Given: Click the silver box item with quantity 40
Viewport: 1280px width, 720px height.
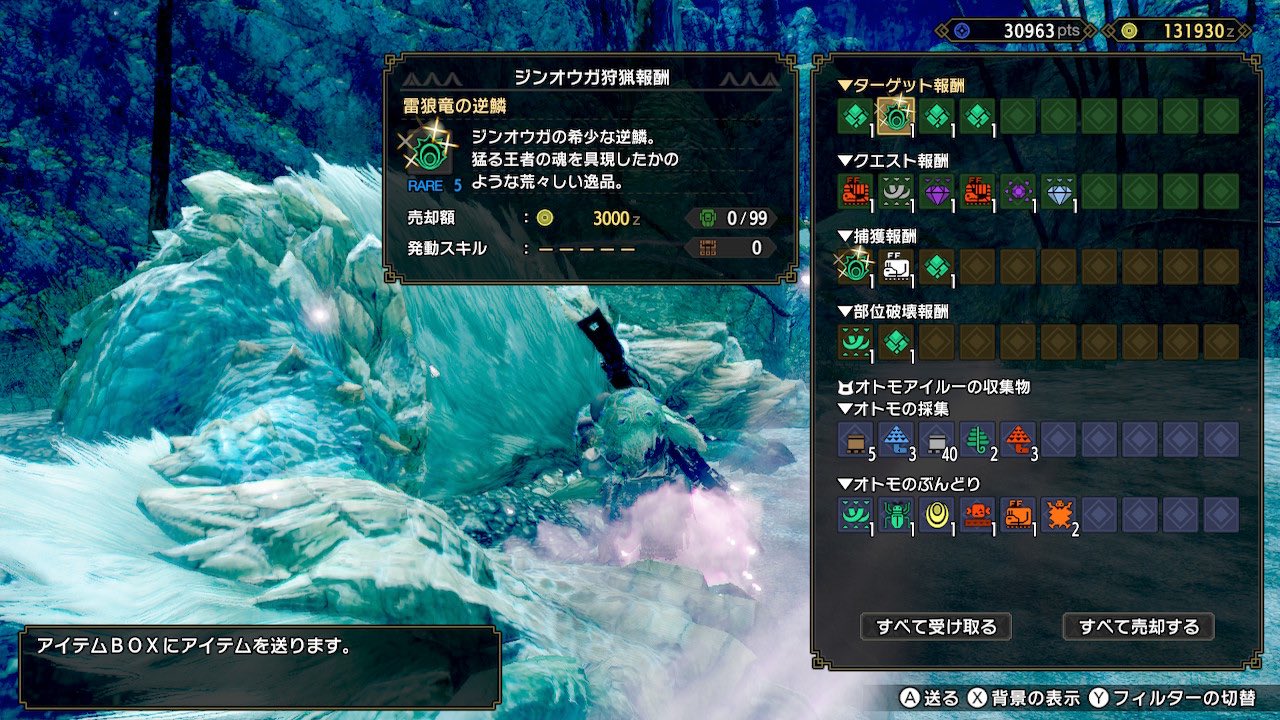Looking at the screenshot, I should coord(935,440).
